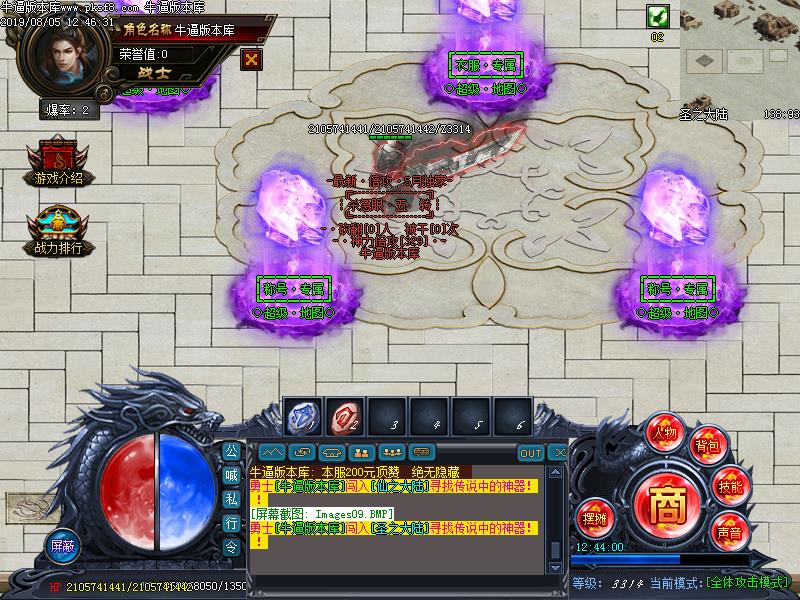Toggle the 声音 sound button
Viewport: 800px width, 600px height.
(x=729, y=532)
